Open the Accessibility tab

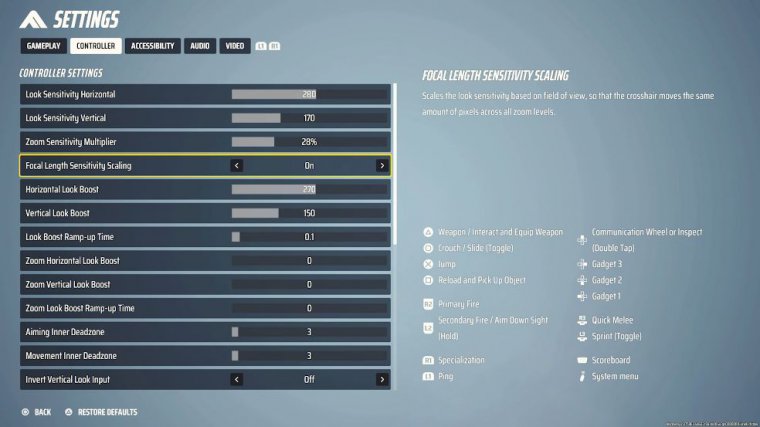click(x=153, y=46)
